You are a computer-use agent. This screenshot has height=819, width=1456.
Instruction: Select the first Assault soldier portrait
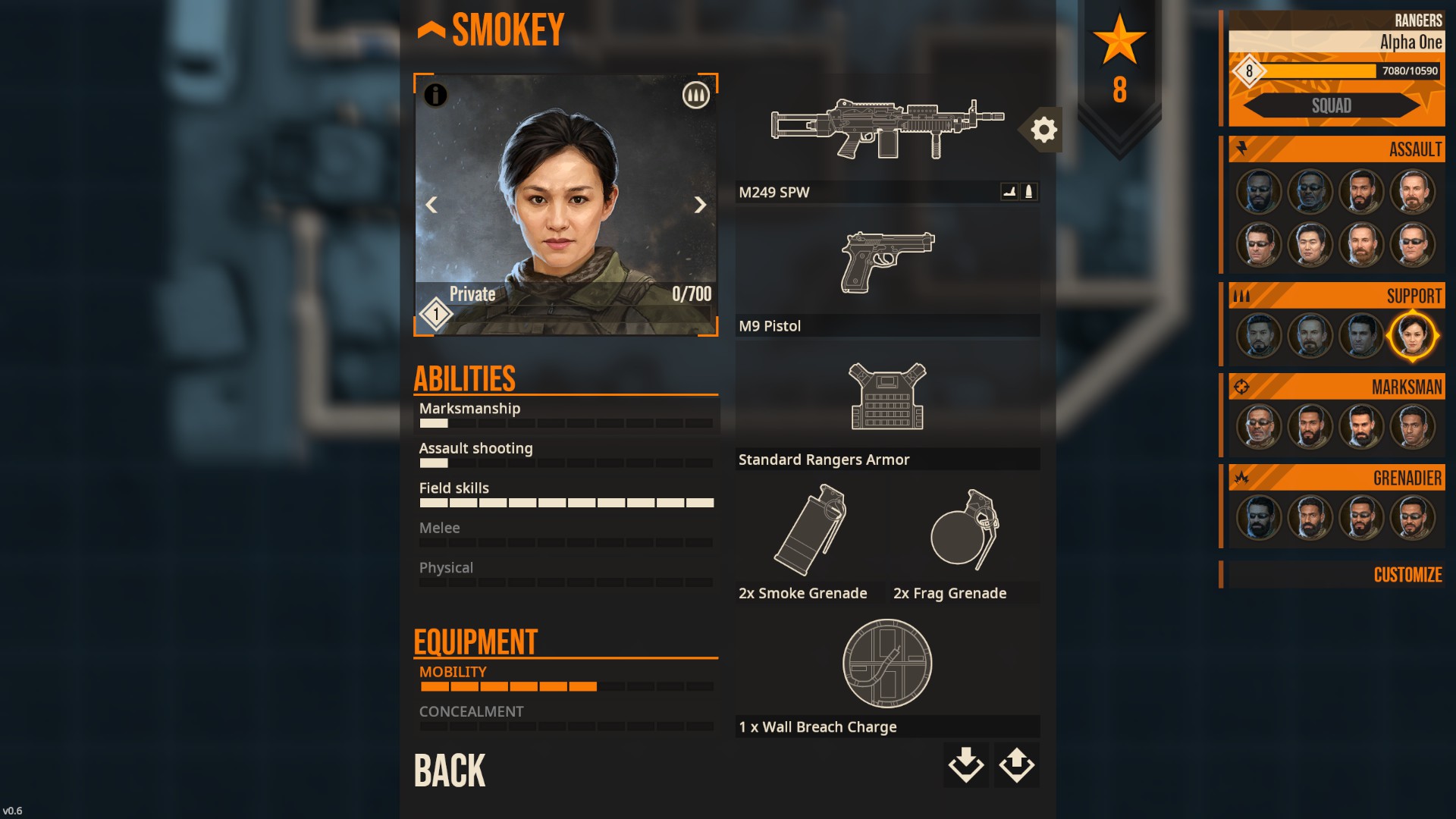point(1258,192)
